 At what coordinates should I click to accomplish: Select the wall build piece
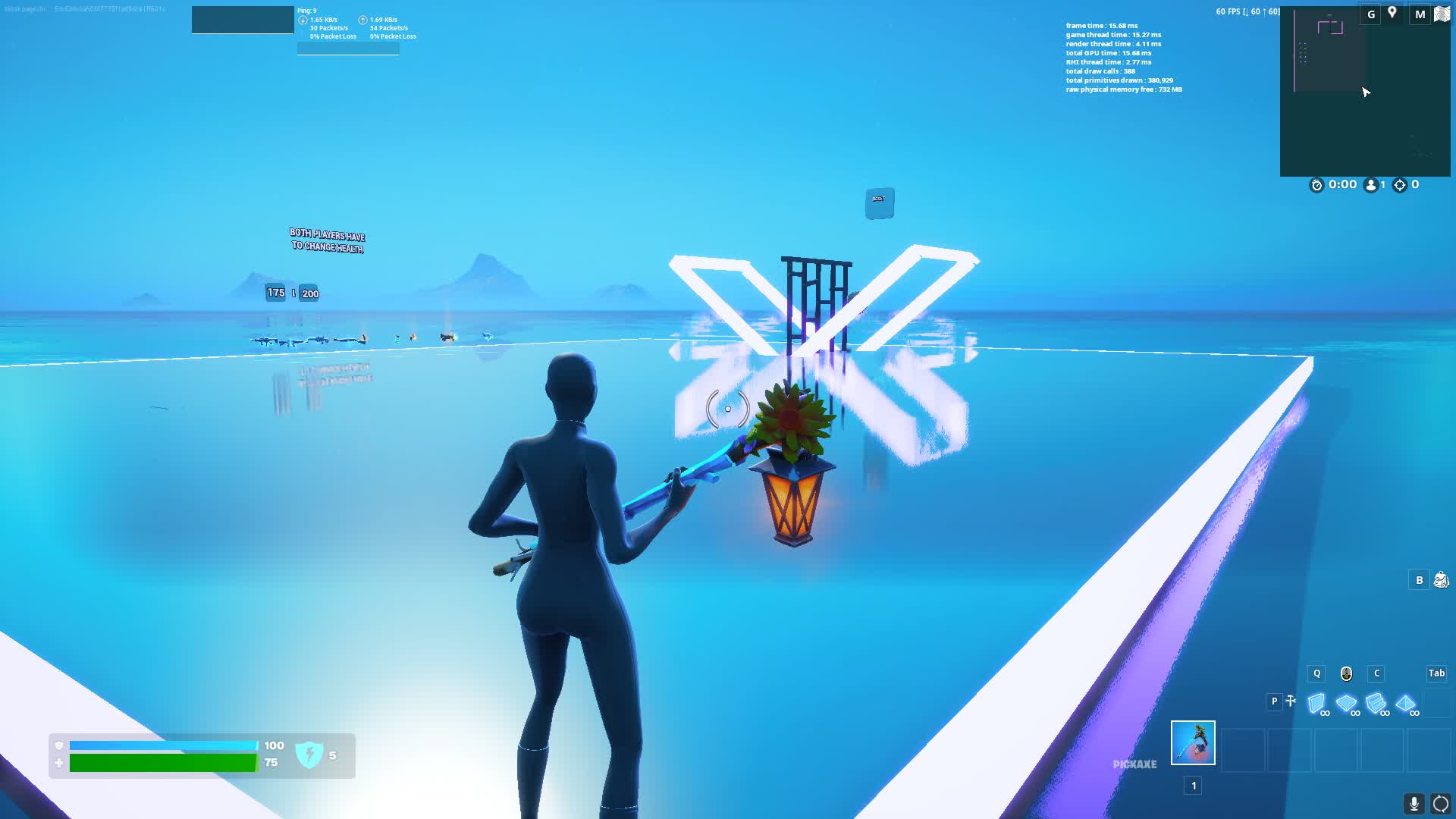point(1317,703)
